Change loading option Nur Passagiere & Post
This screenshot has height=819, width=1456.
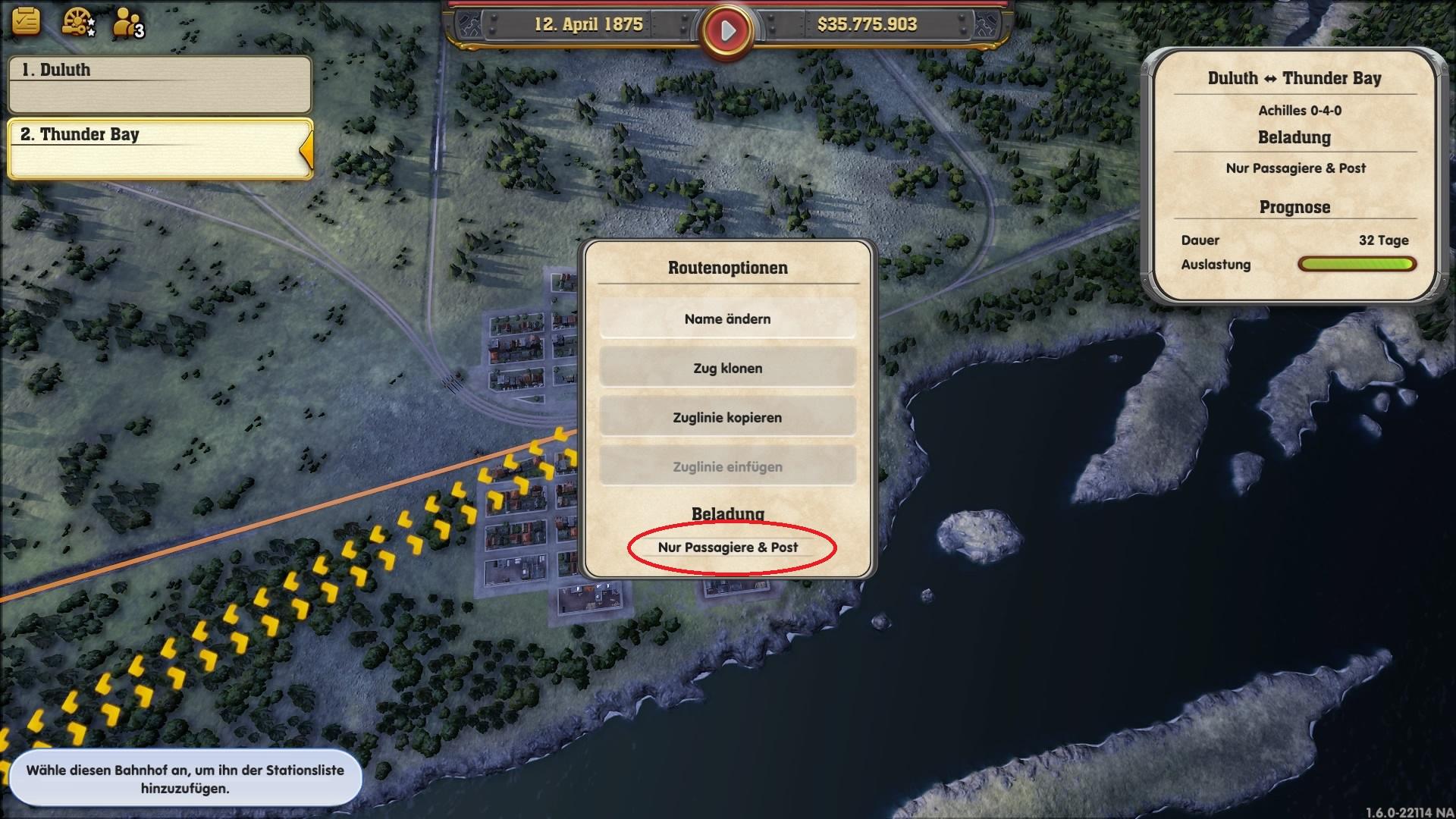[728, 548]
